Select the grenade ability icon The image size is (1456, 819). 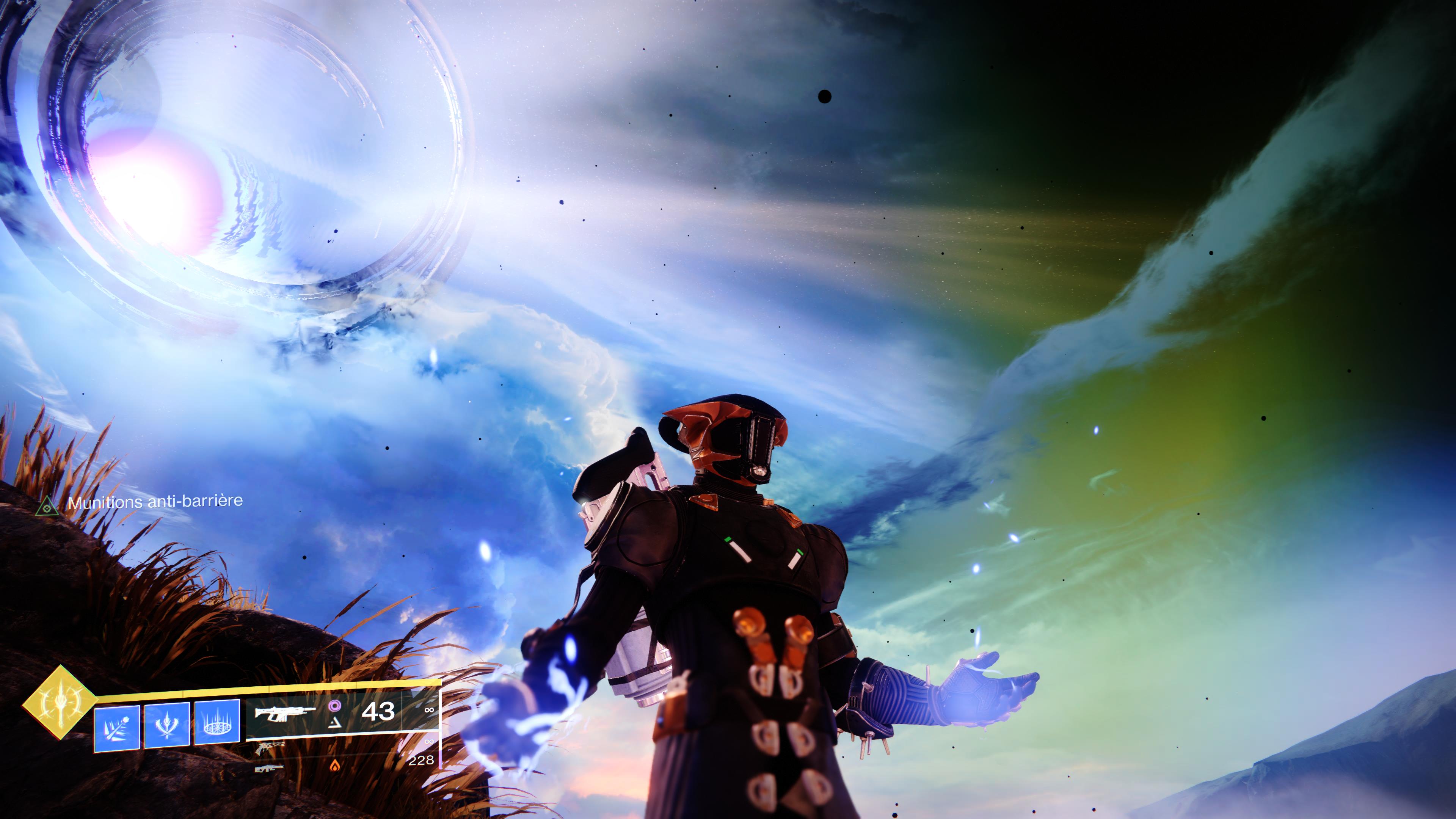coord(117,728)
